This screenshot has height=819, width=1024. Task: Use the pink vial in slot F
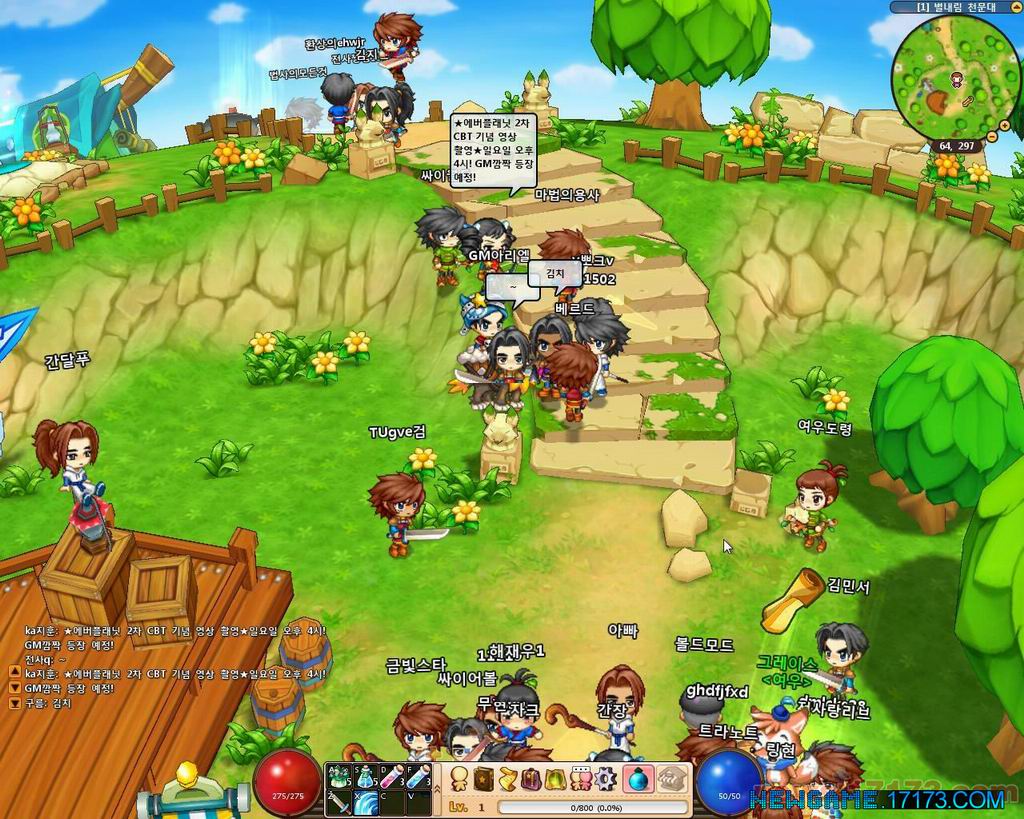coord(418,776)
